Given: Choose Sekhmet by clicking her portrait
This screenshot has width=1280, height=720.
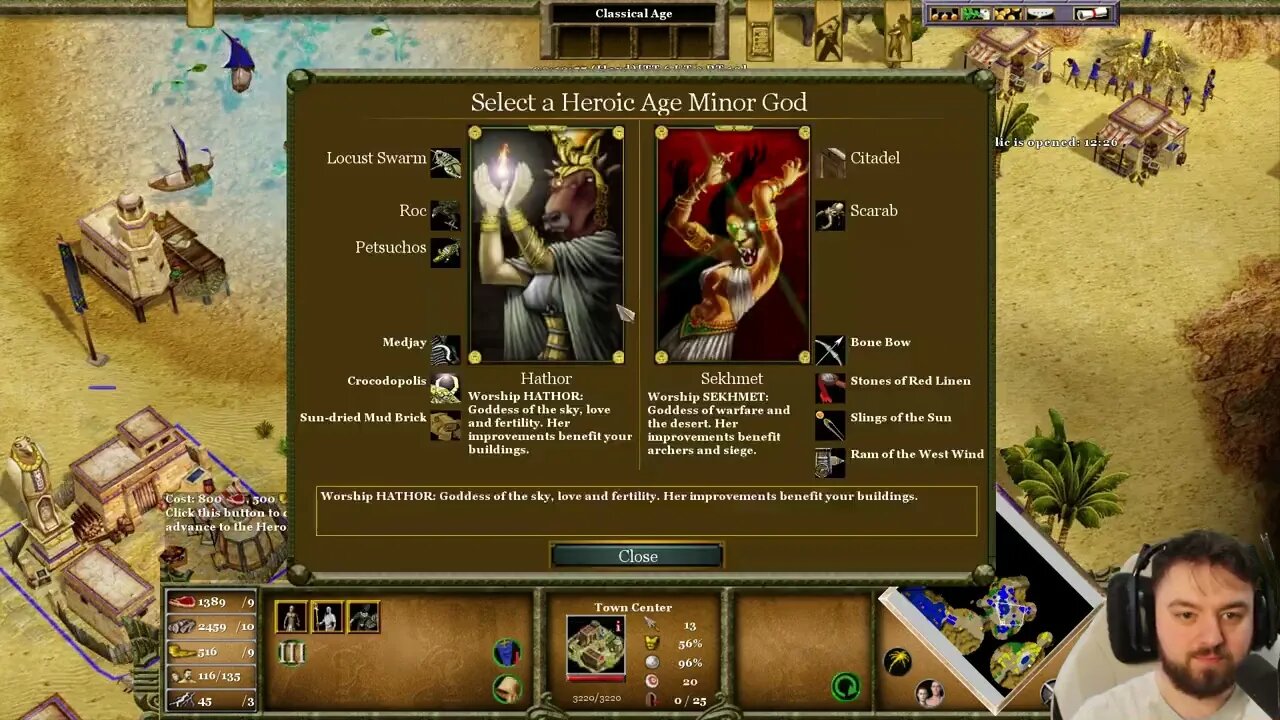Looking at the screenshot, I should 732,242.
